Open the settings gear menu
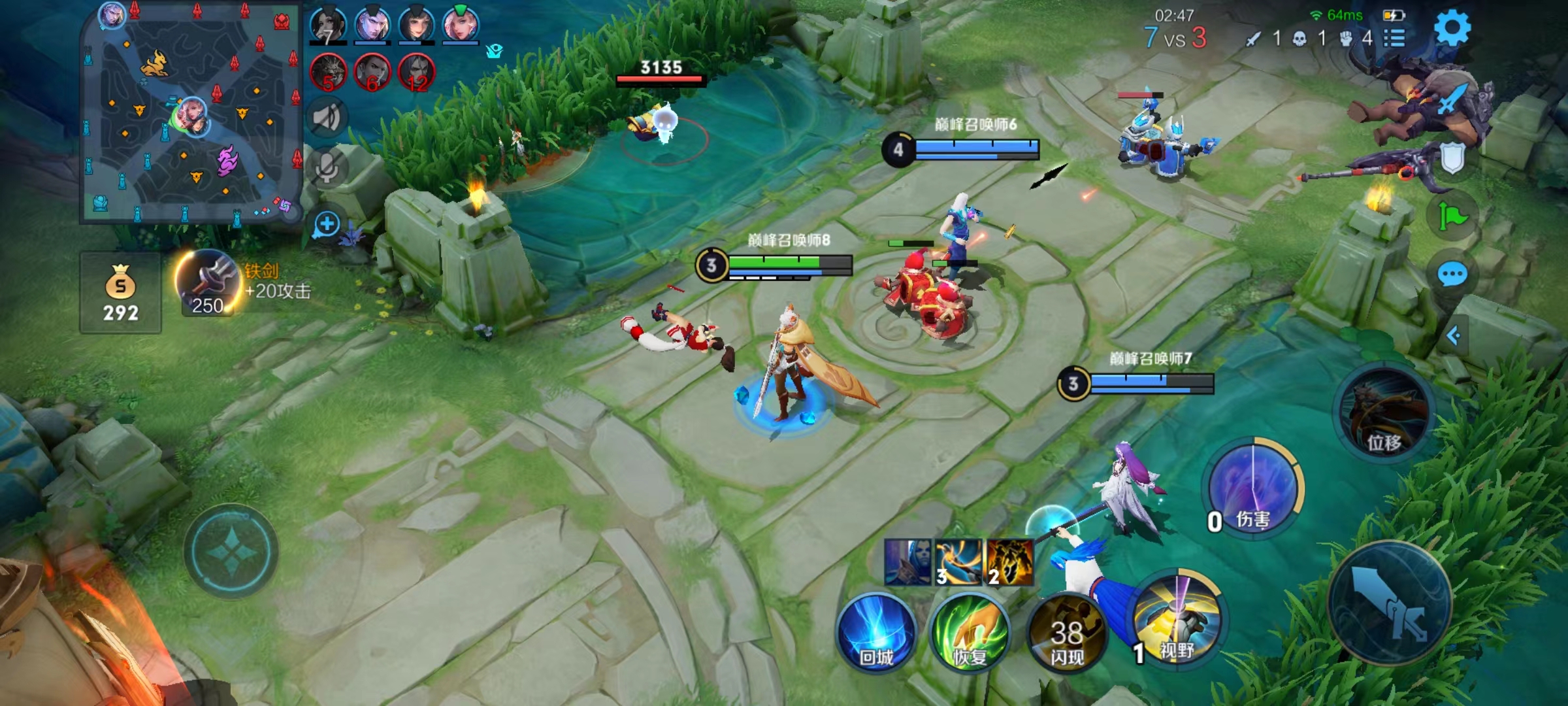 (1452, 27)
